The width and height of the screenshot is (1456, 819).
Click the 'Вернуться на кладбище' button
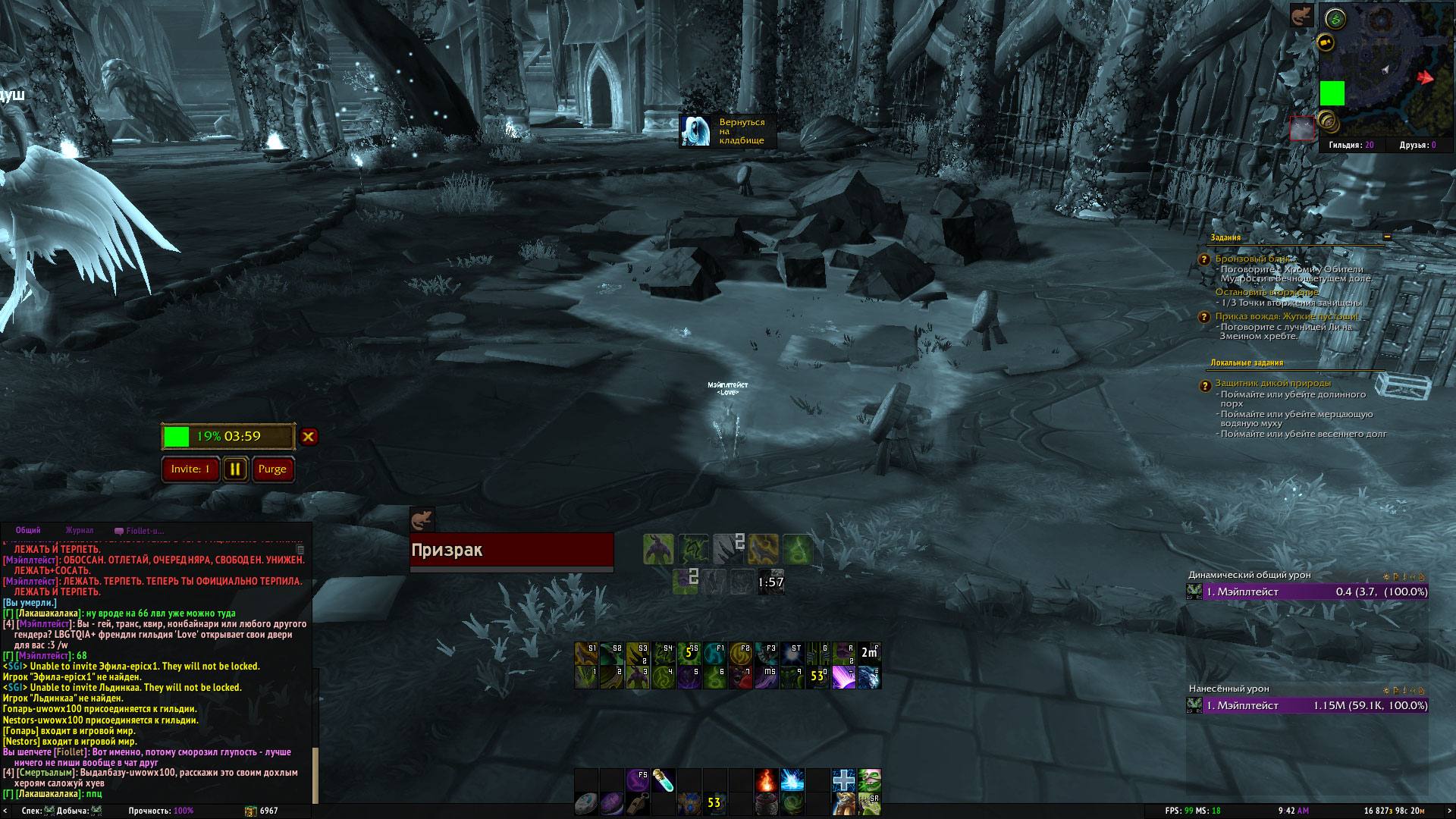pyautogui.click(x=726, y=131)
